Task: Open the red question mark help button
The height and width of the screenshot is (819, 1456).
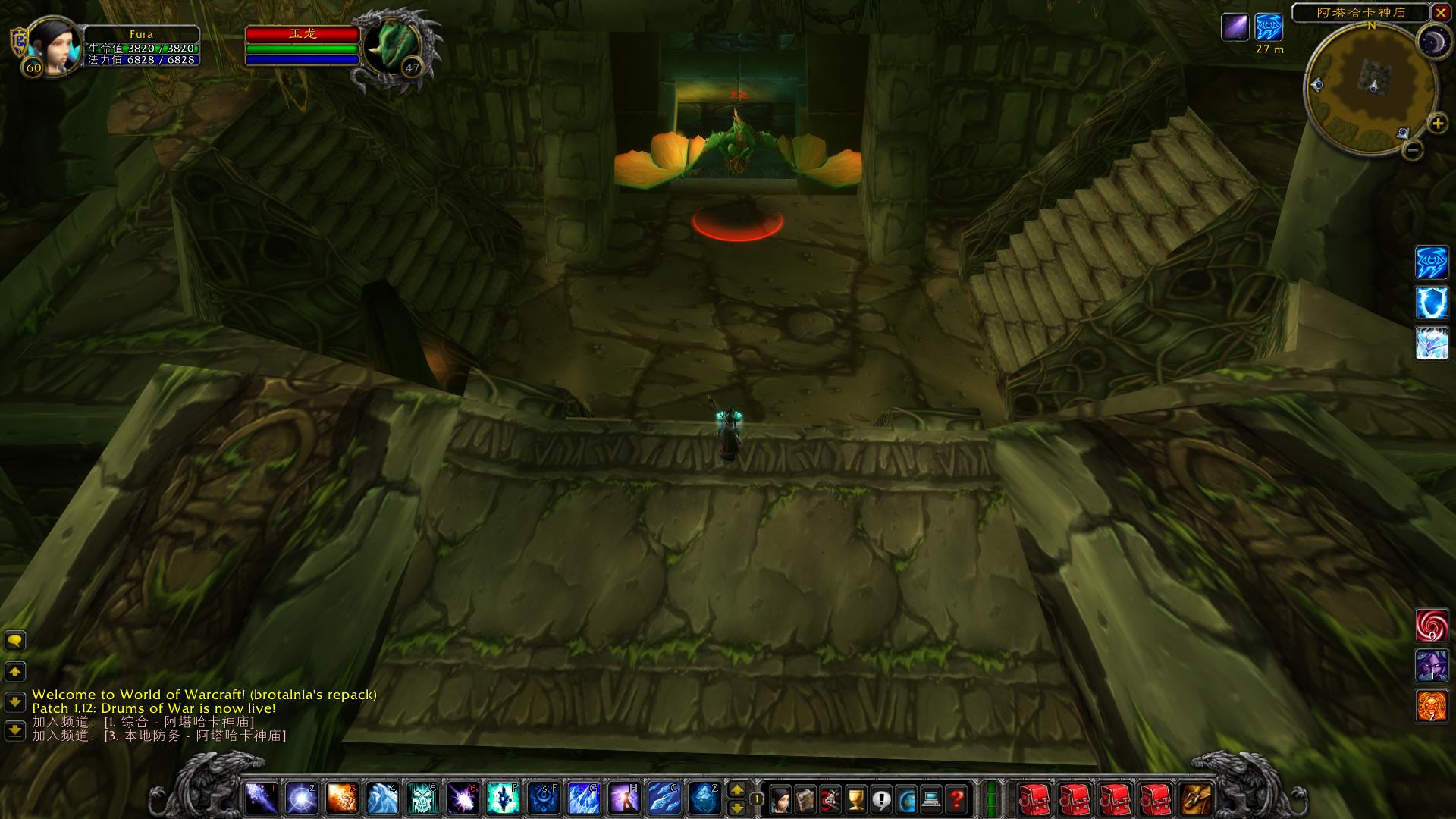Action: 957,799
